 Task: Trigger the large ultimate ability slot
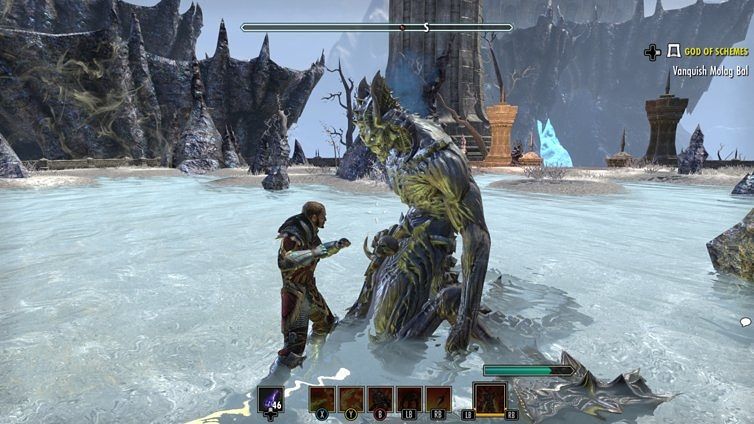490,398
